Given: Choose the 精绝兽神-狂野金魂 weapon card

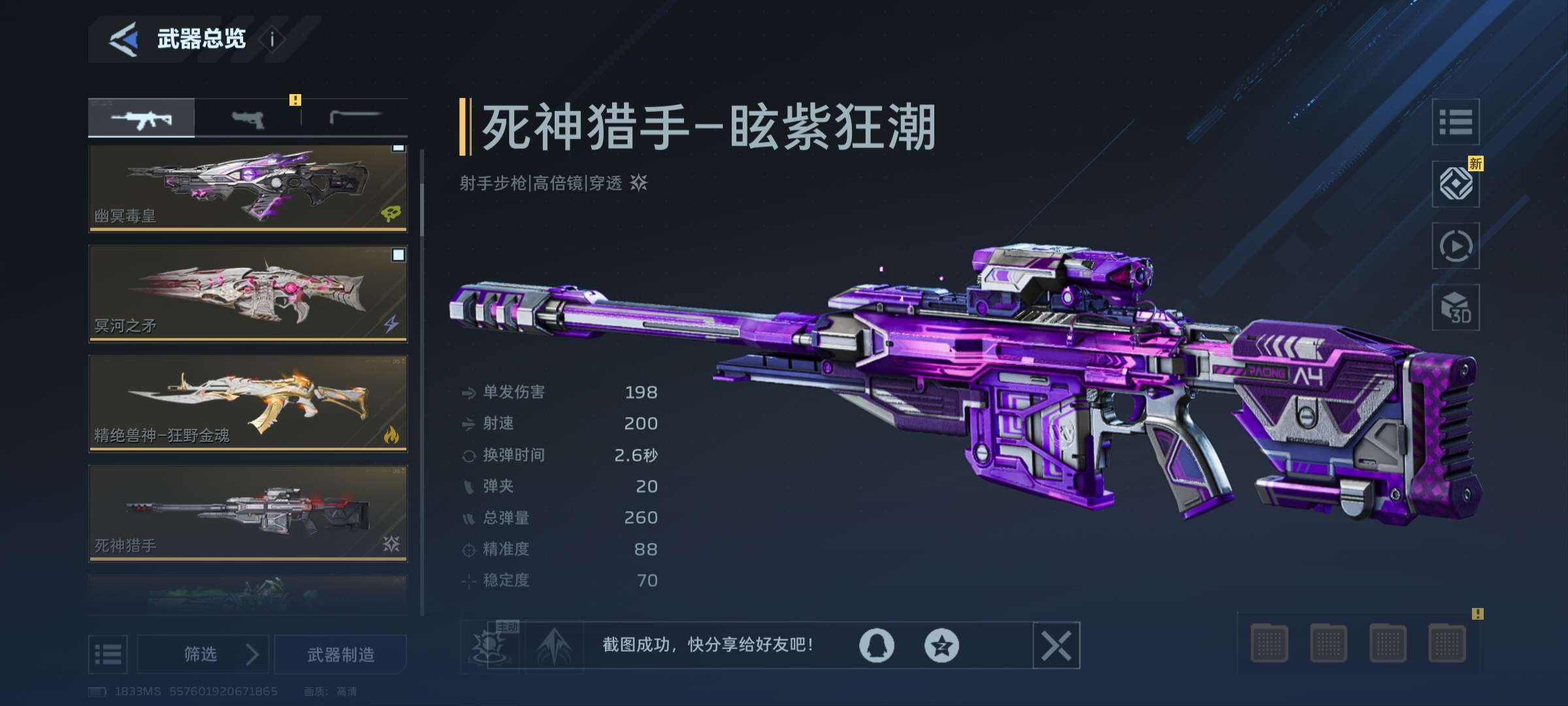Looking at the screenshot, I should [248, 403].
